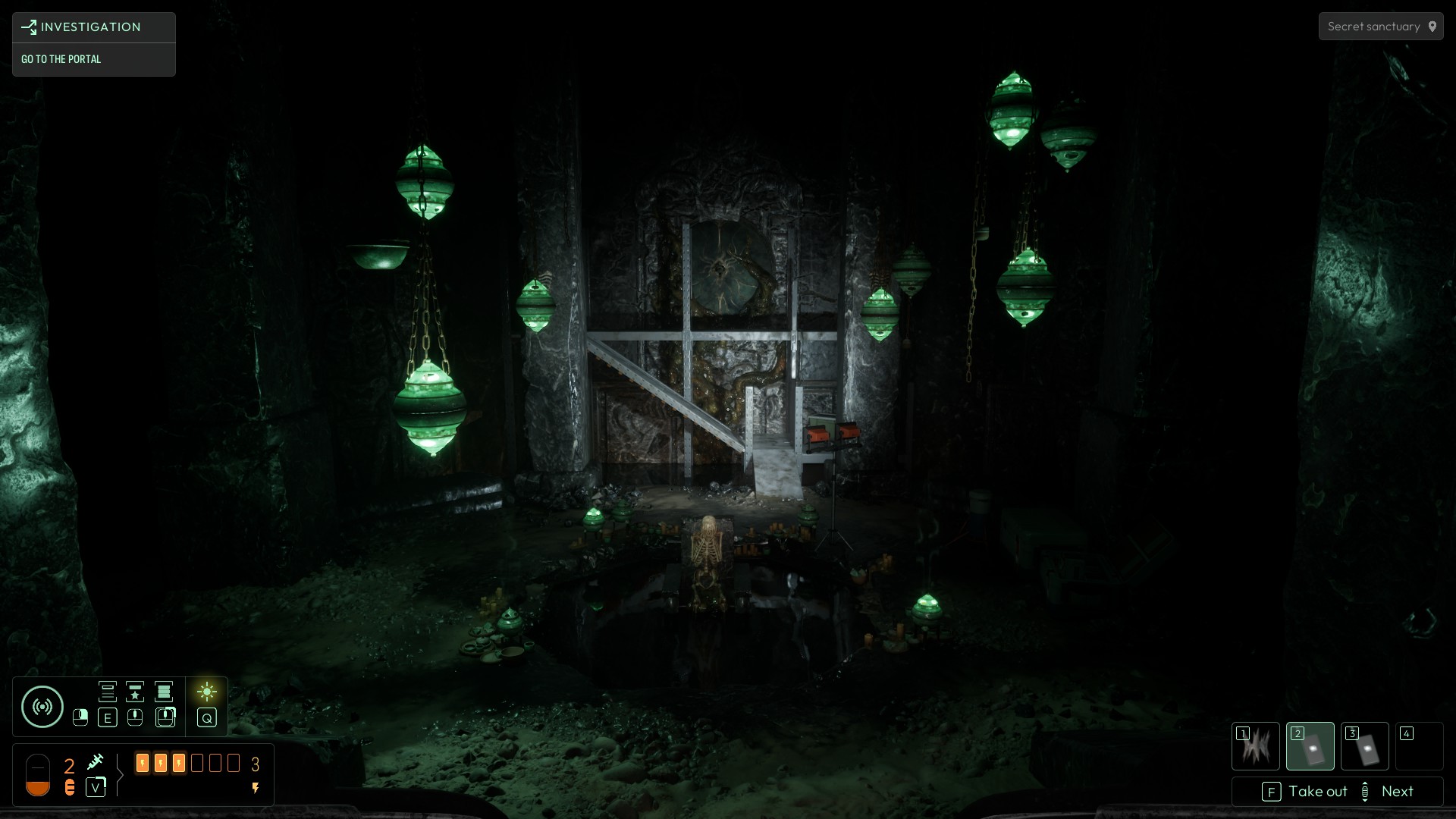Viewport: 1456px width, 819px height.
Task: Click the orange health capsule gauge
Action: 38,775
